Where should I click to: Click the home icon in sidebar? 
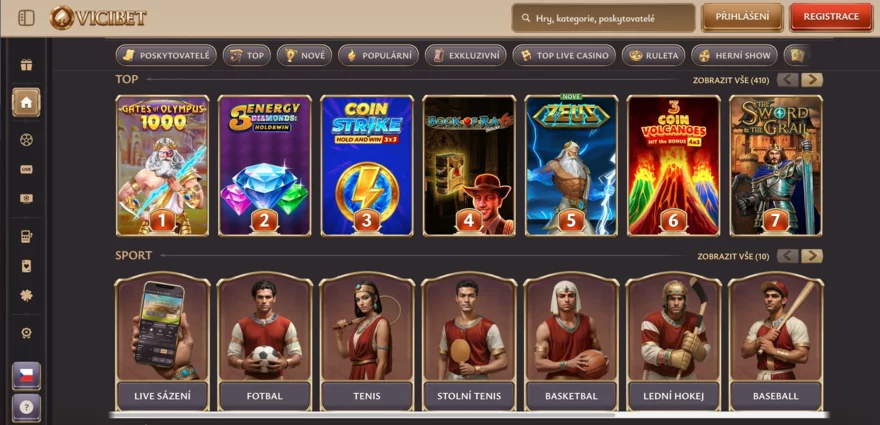tap(26, 102)
